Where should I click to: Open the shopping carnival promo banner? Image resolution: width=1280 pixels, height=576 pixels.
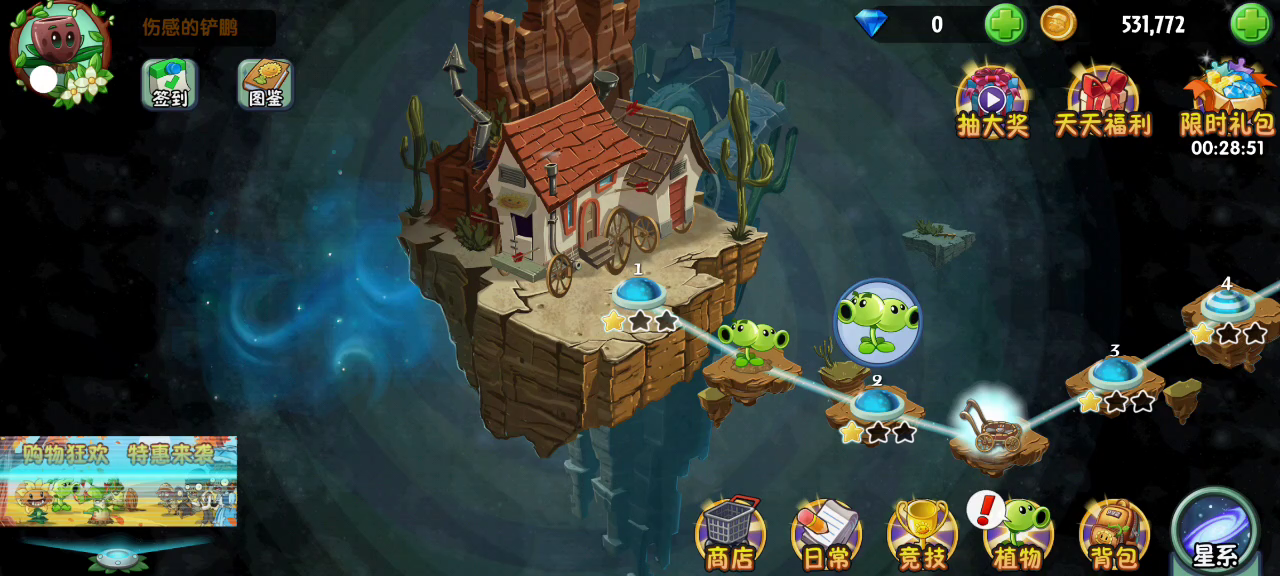coord(118,481)
